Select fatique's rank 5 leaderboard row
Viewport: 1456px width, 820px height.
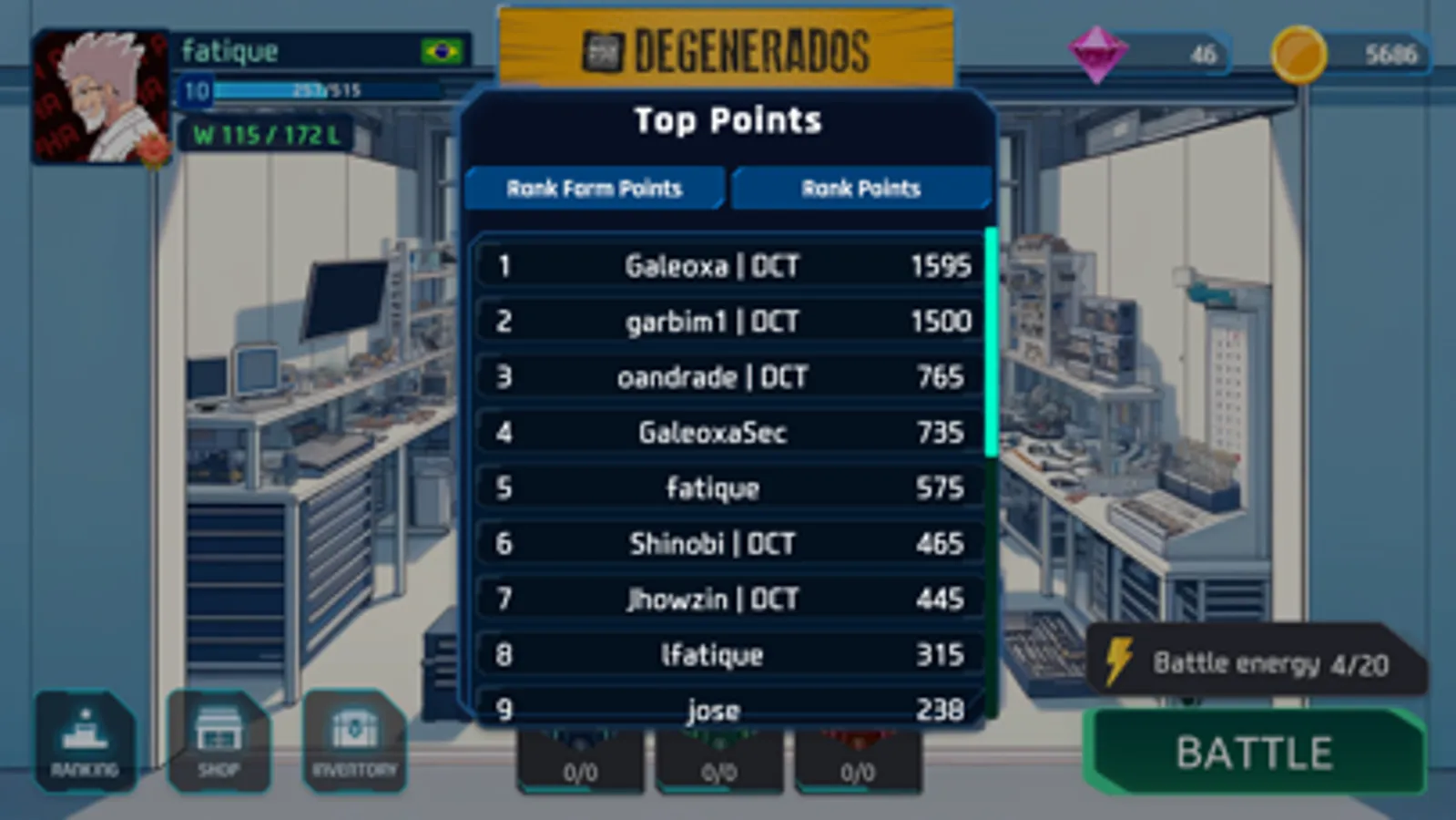[726, 487]
